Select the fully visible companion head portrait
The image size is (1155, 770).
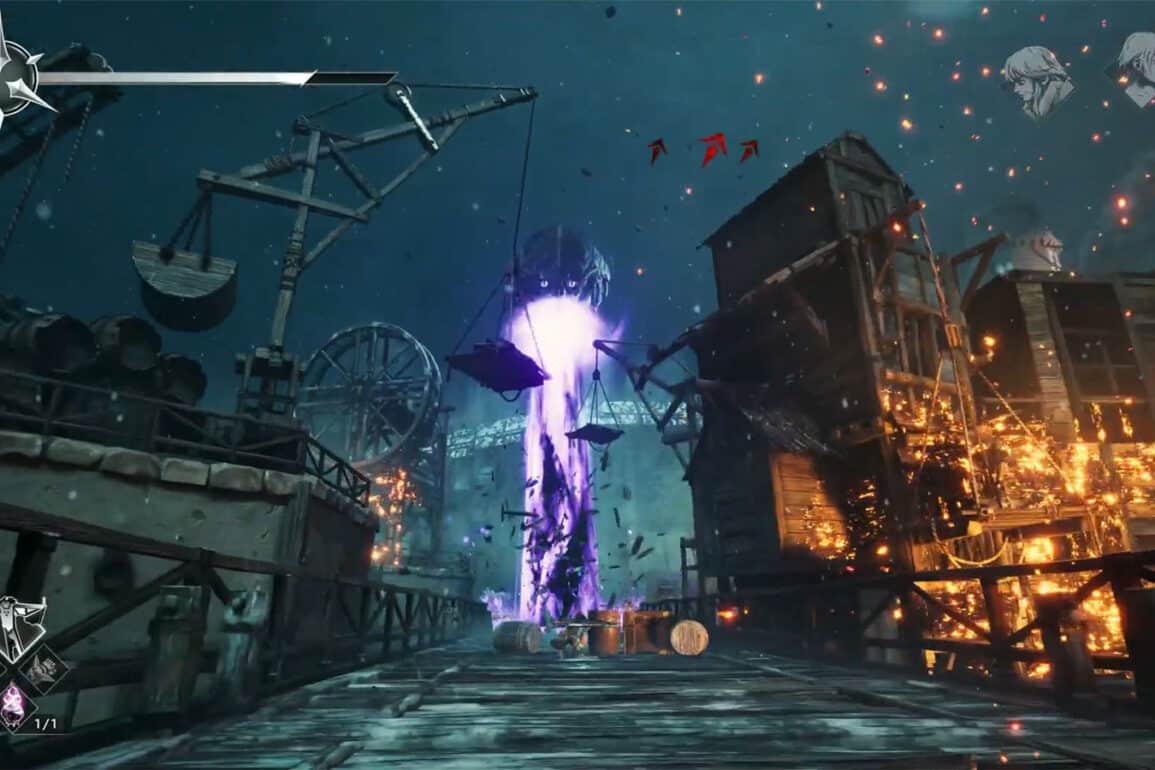pyautogui.click(x=1037, y=79)
